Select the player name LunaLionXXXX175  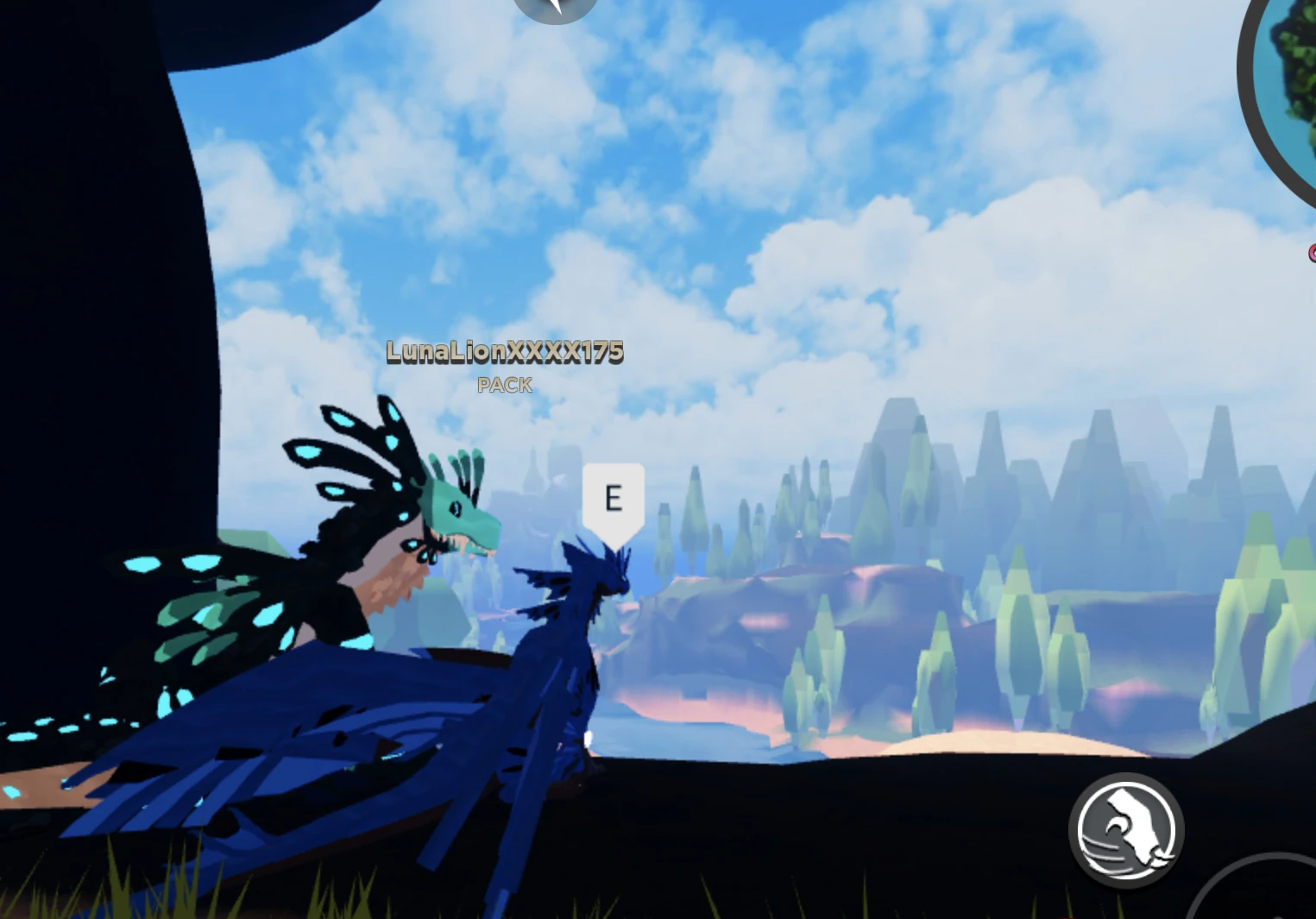tap(505, 352)
